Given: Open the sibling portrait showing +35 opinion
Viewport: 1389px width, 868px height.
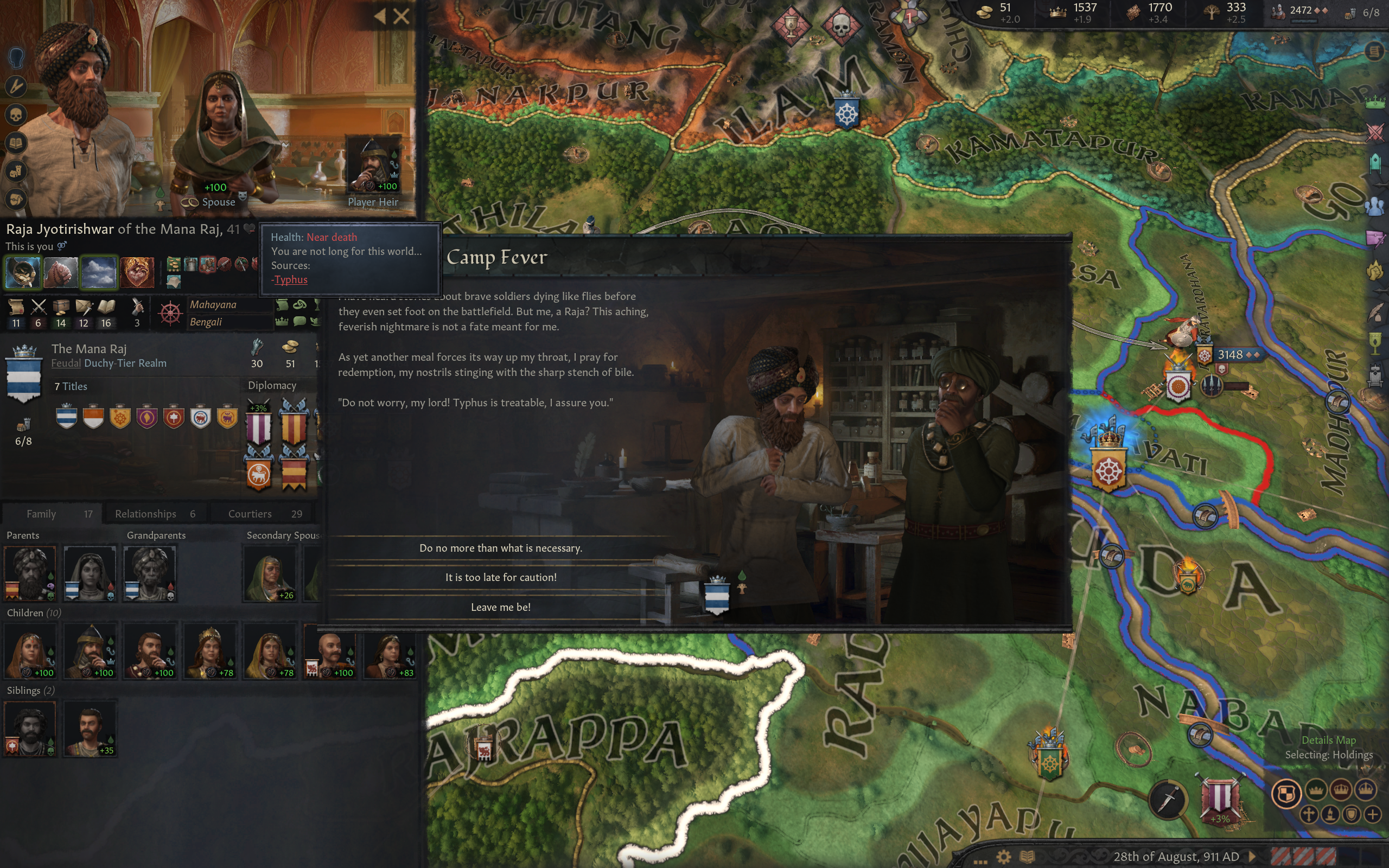Looking at the screenshot, I should 90,727.
